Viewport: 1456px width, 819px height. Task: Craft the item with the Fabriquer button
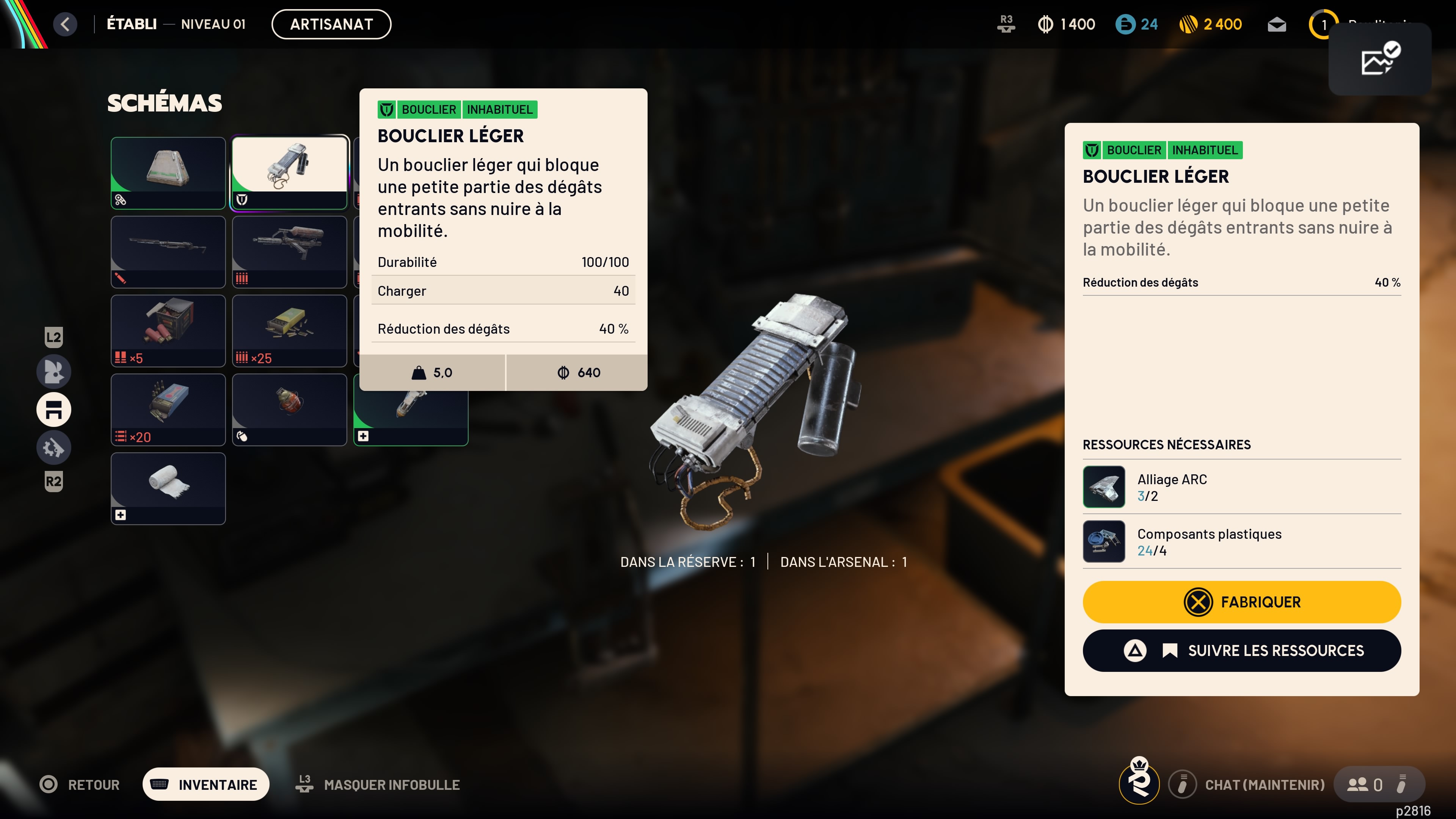click(x=1241, y=602)
